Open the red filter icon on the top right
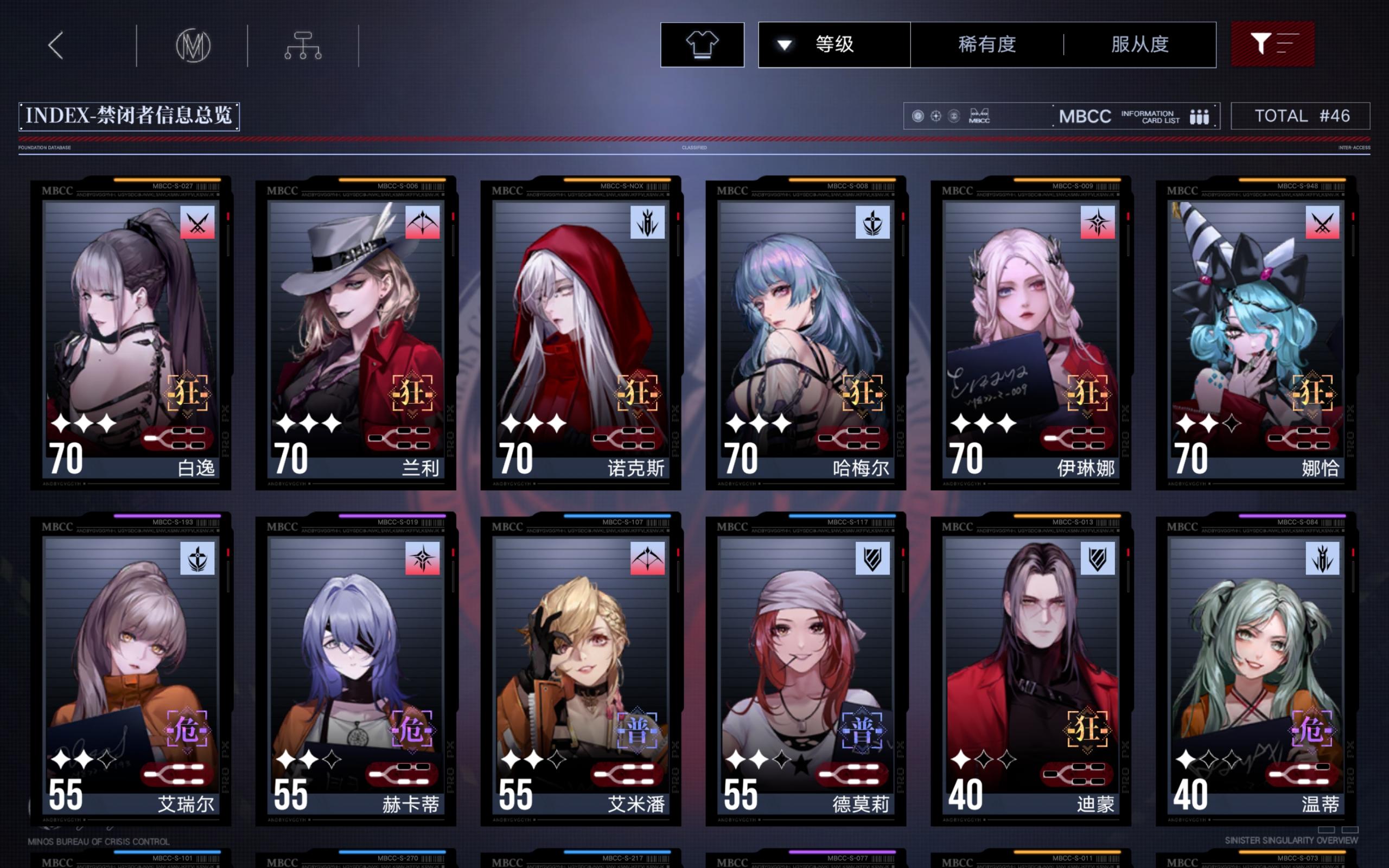The height and width of the screenshot is (868, 1389). pos(1272,45)
